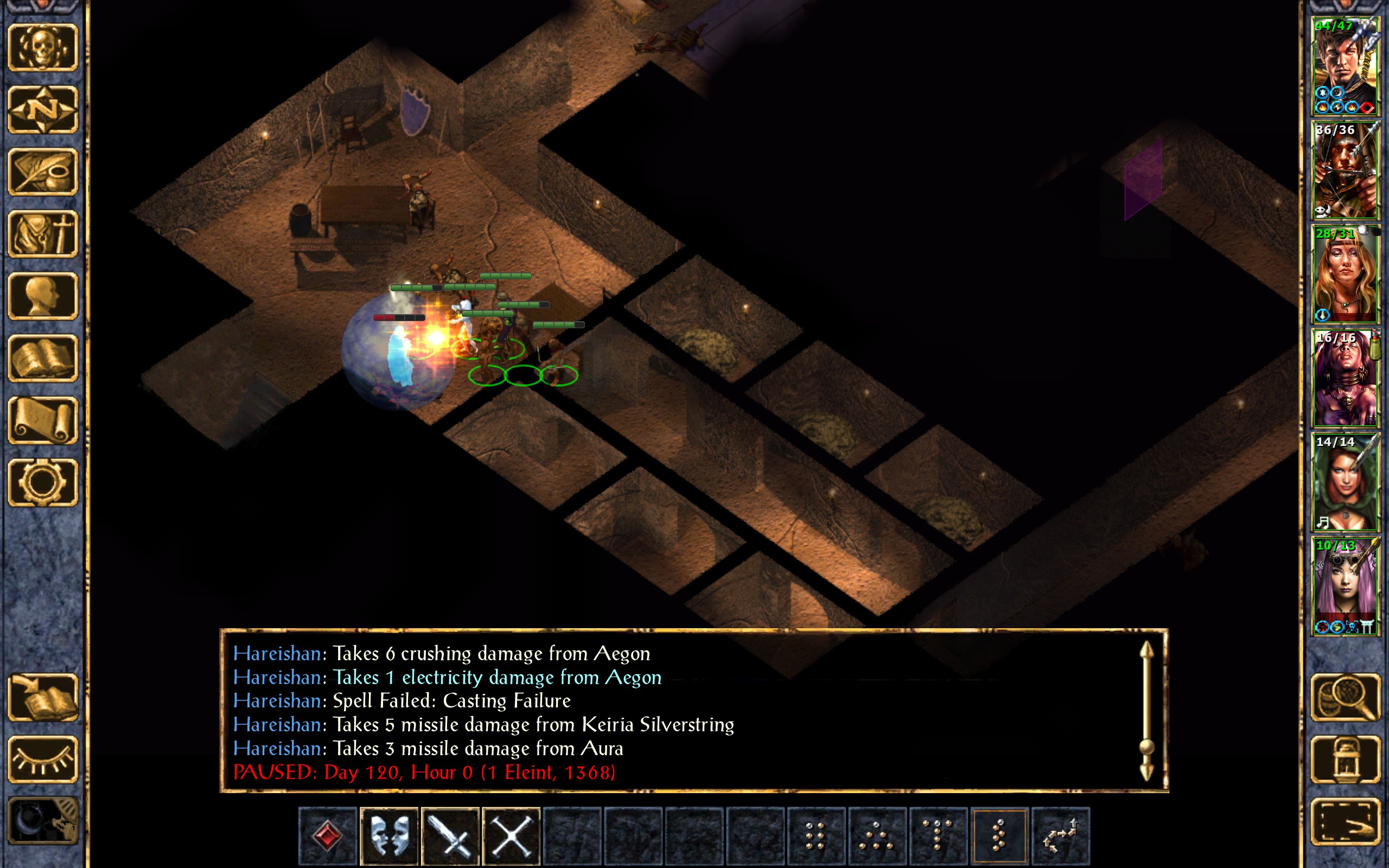1389x868 pixels.
Task: Click the magnifying glass button on right sidebar
Action: tap(1345, 698)
